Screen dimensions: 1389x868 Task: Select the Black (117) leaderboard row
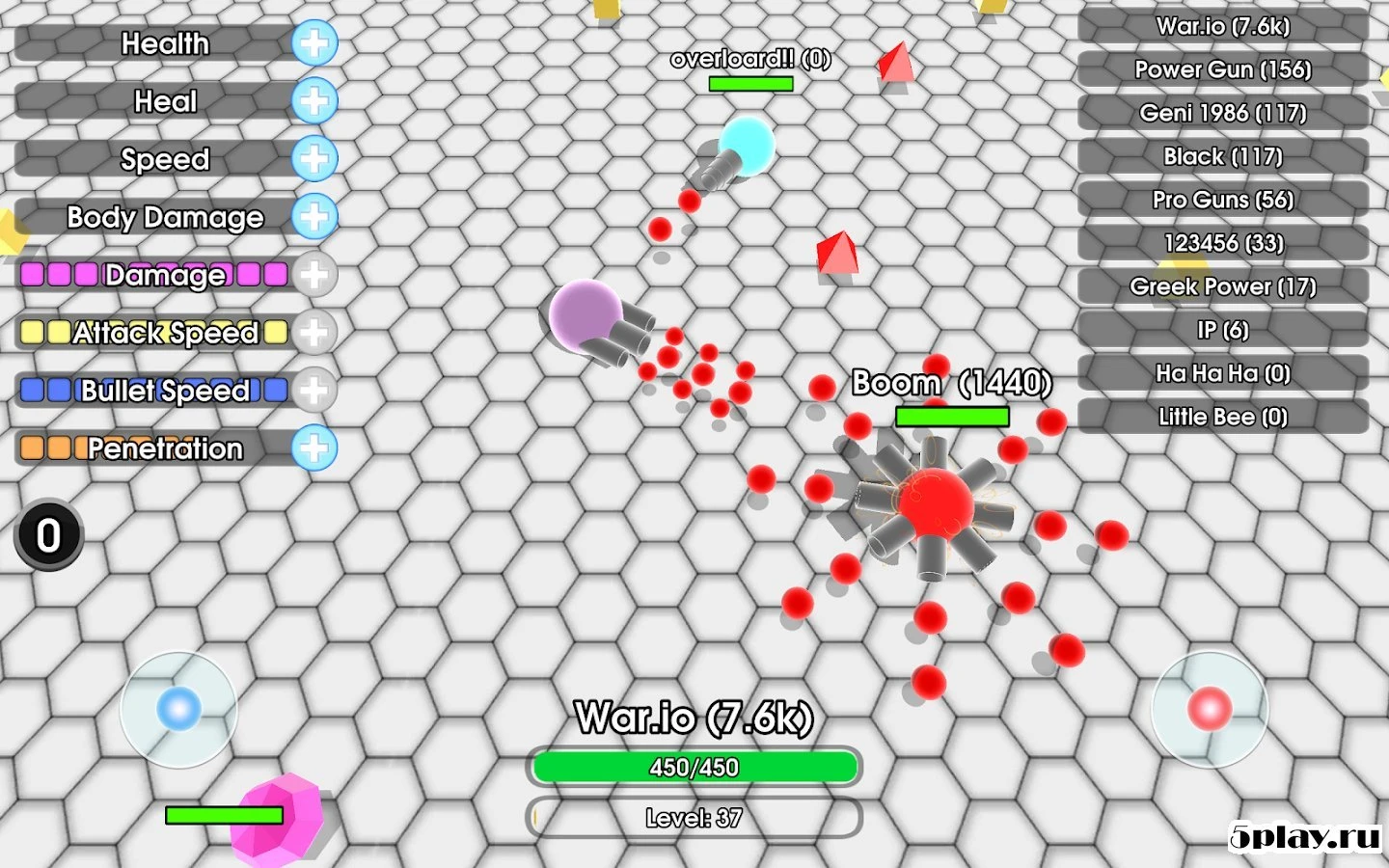pyautogui.click(x=1223, y=156)
